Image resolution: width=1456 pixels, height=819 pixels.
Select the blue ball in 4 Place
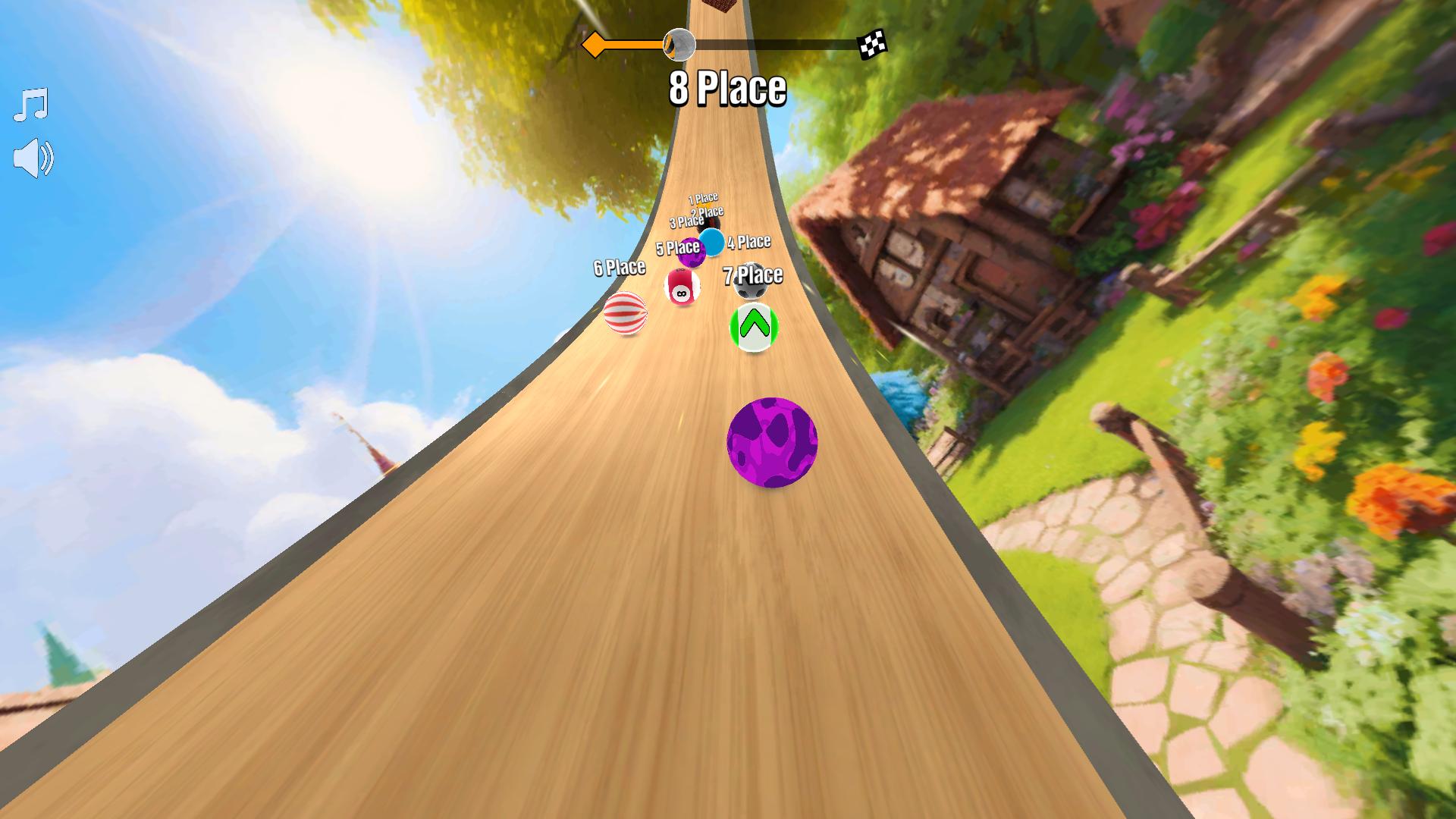coord(711,244)
